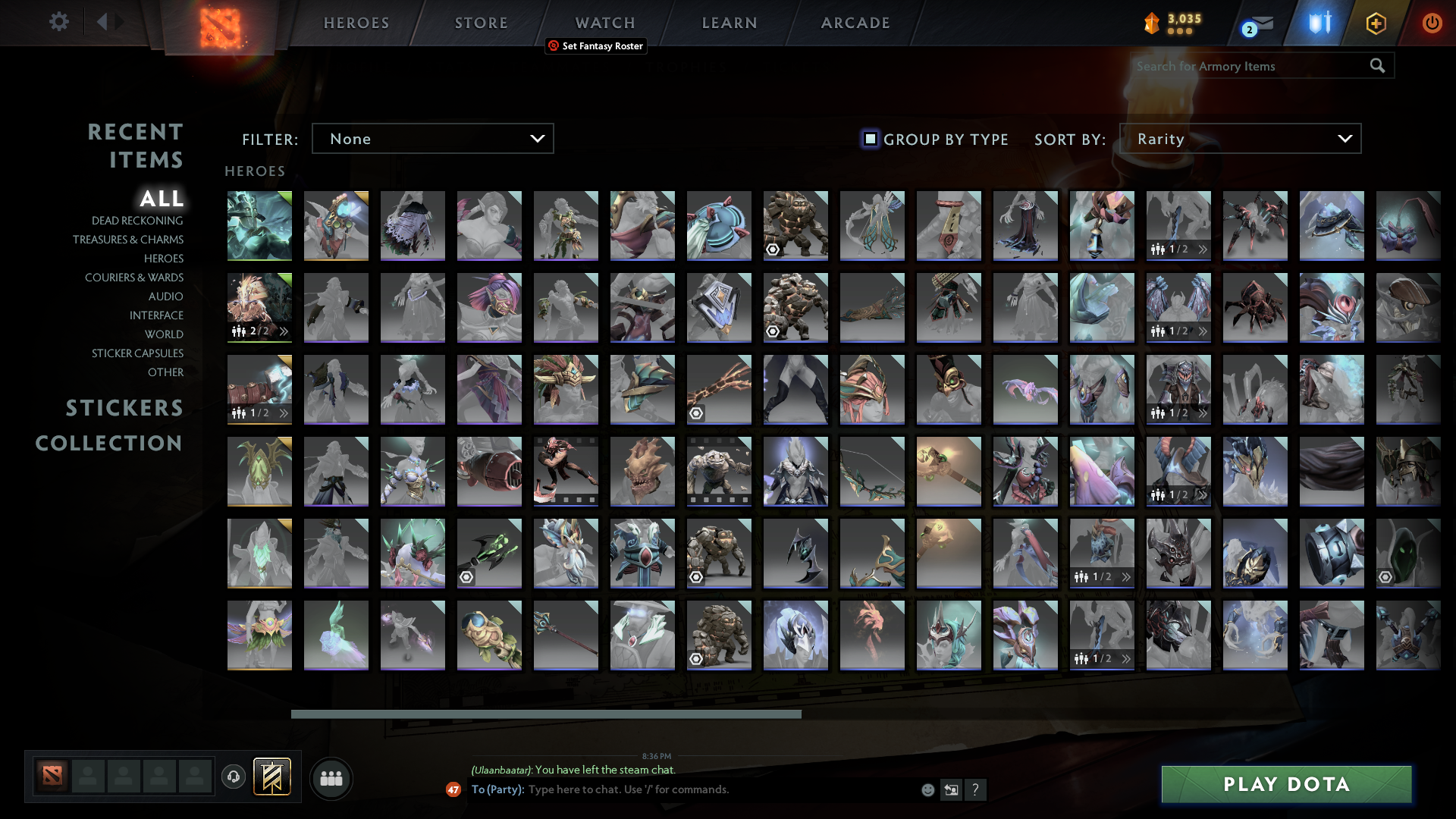
Task: Click the red power button top right
Action: [x=1432, y=23]
